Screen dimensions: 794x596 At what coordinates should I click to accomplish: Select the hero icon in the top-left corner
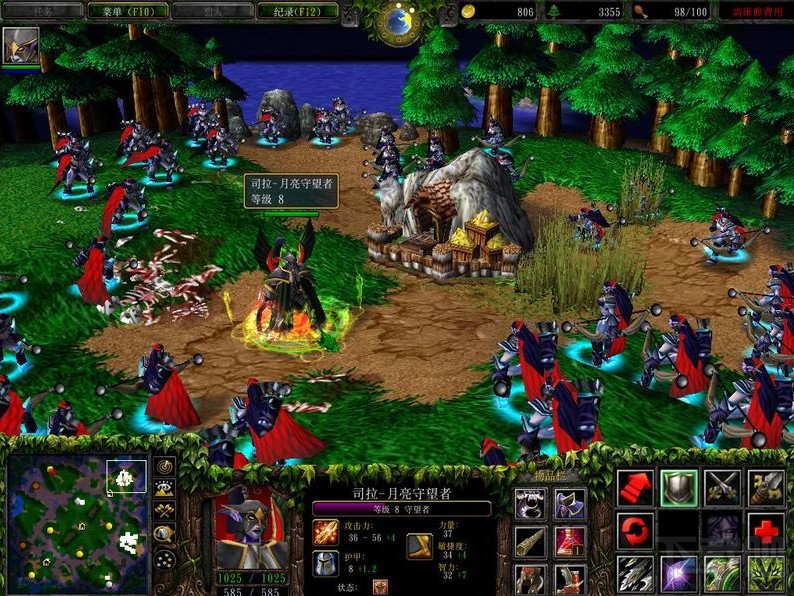point(17,46)
